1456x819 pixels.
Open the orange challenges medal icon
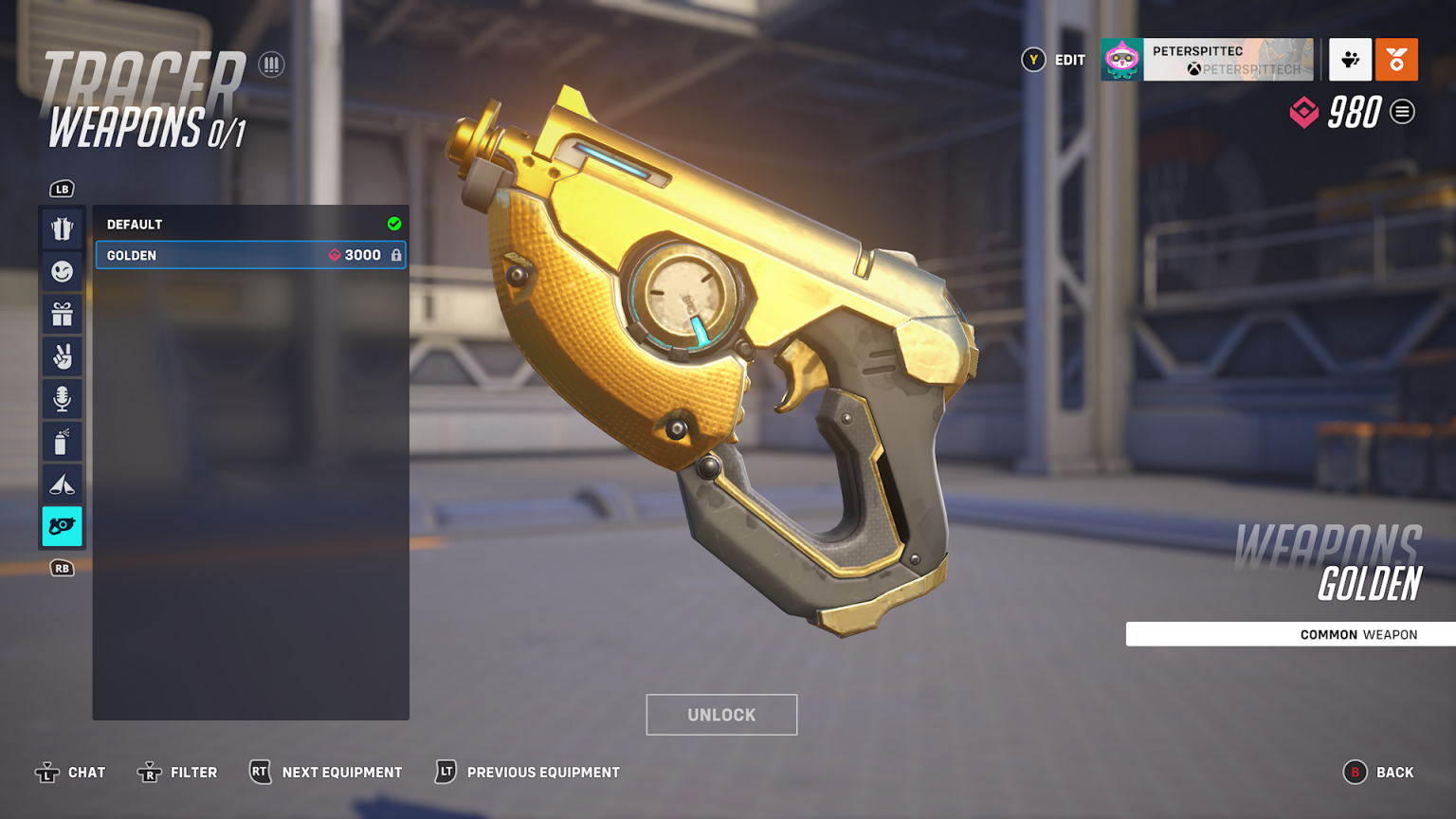click(1396, 60)
